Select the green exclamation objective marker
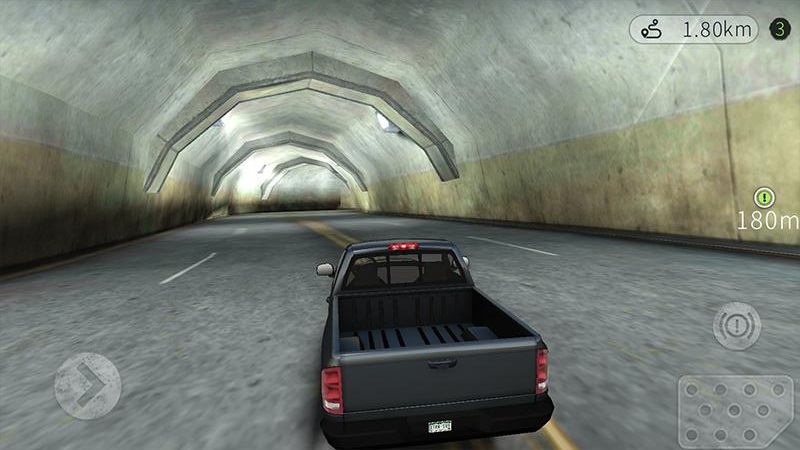The width and height of the screenshot is (800, 450). coord(765,197)
